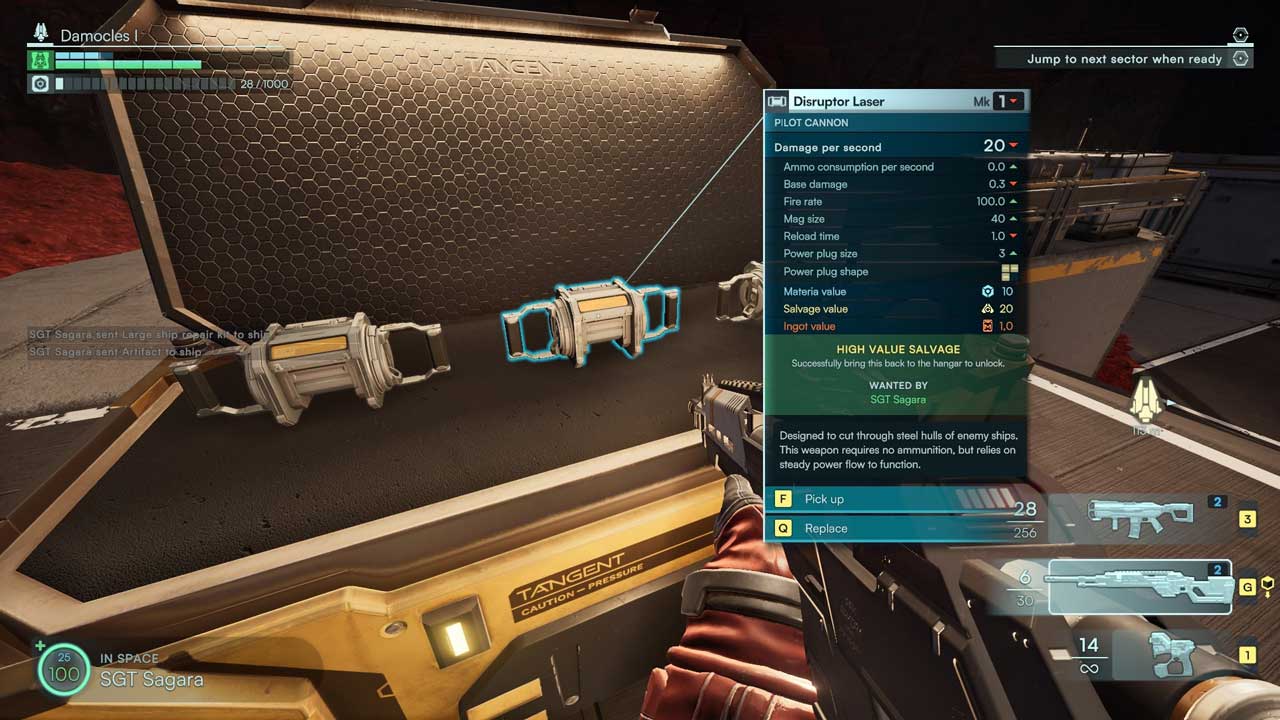Select the pistol sidearm weapon slot
The width and height of the screenshot is (1280, 720).
(x=1172, y=654)
